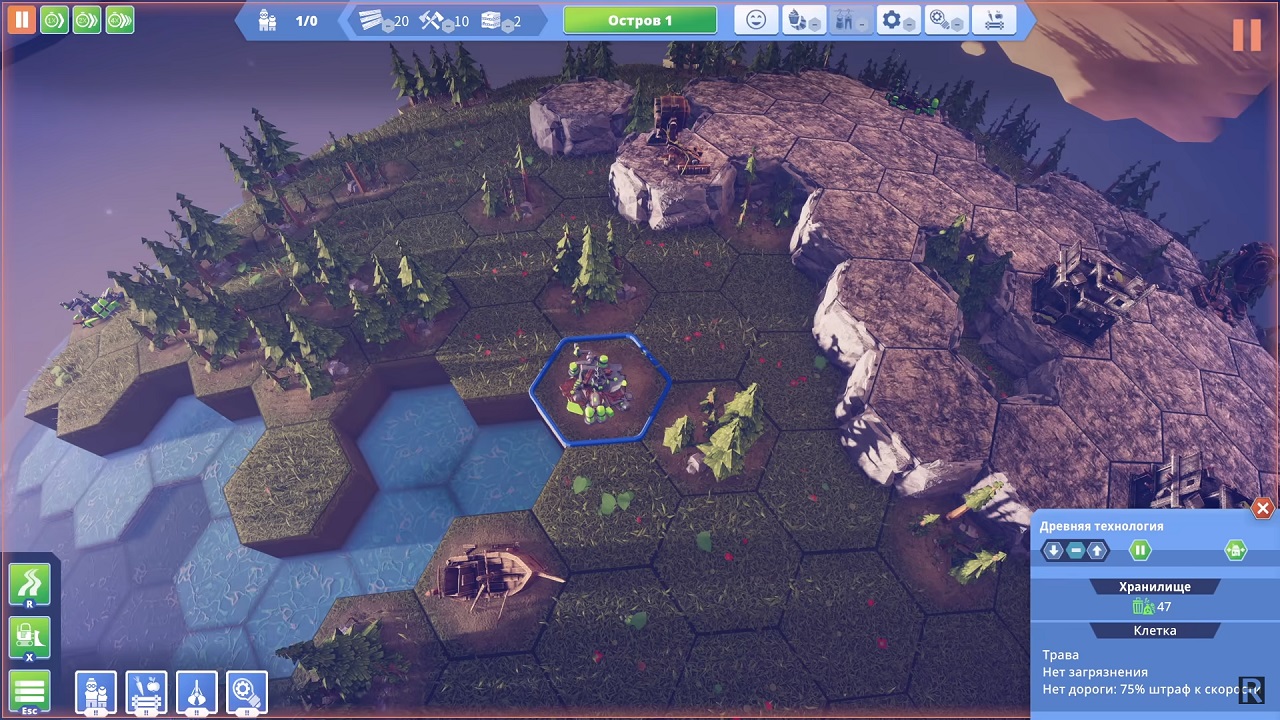Activate the bulldozer demolish tool

pyautogui.click(x=30, y=638)
